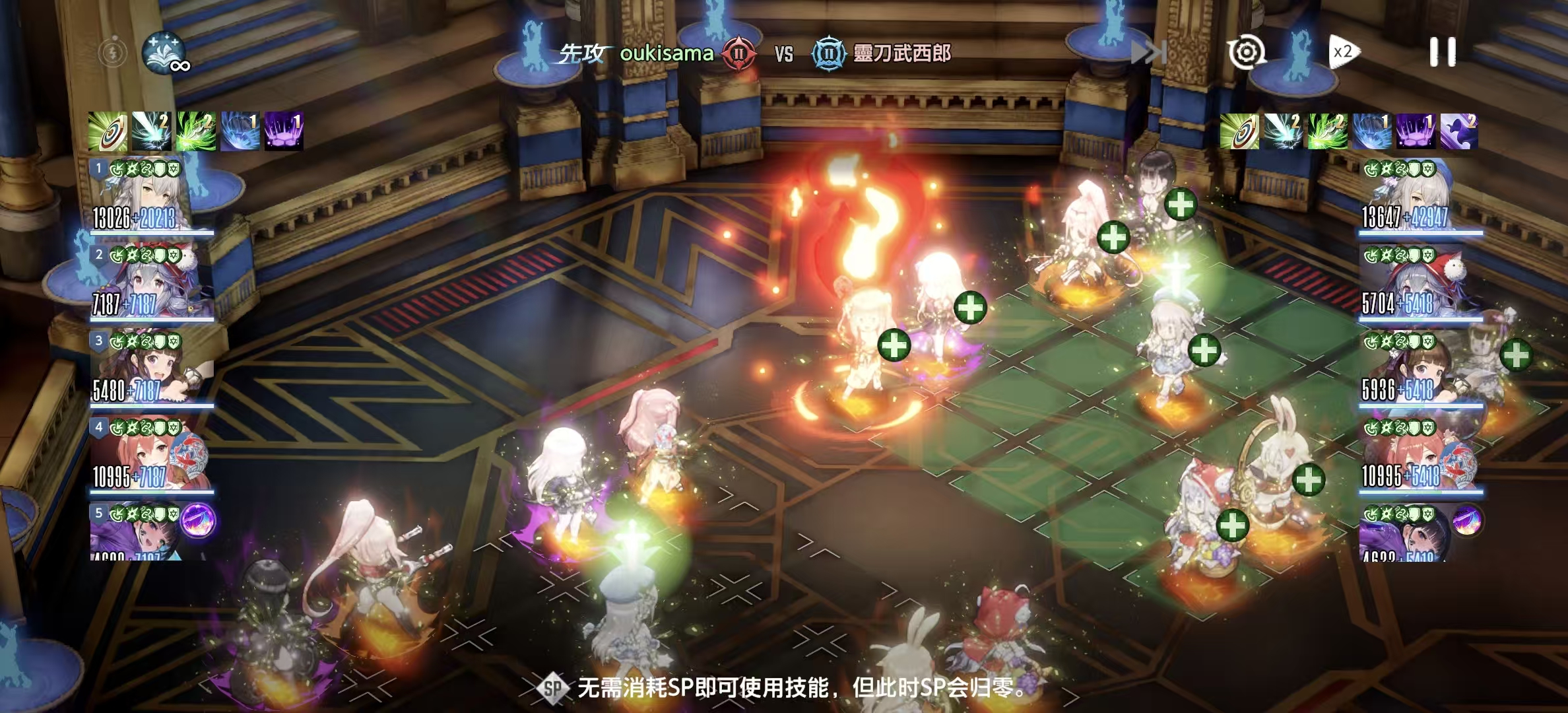
Task: Select enemy red-haired portrait with 10995 HP
Action: tap(1420, 456)
